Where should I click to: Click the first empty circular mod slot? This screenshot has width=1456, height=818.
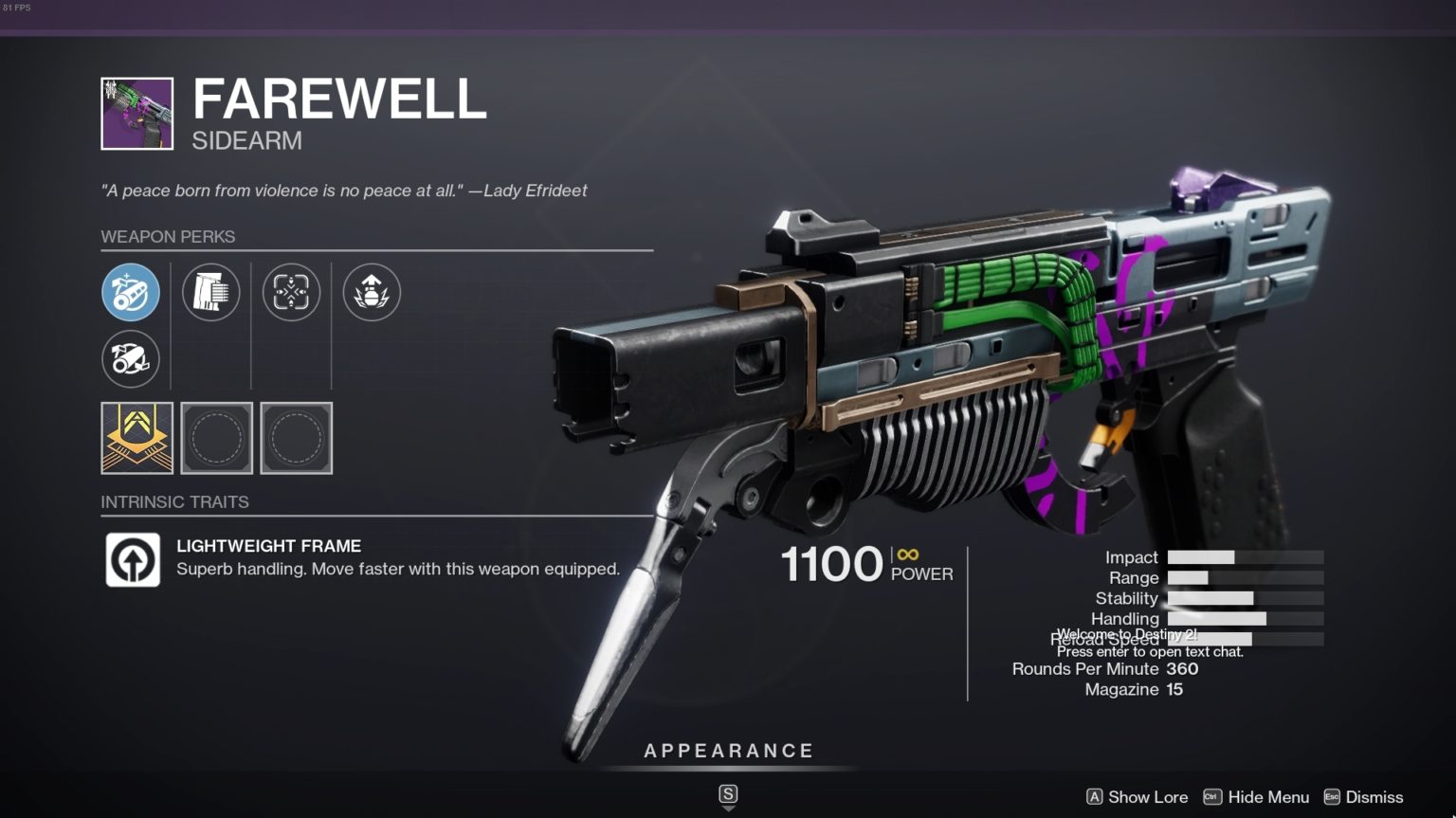coord(216,438)
